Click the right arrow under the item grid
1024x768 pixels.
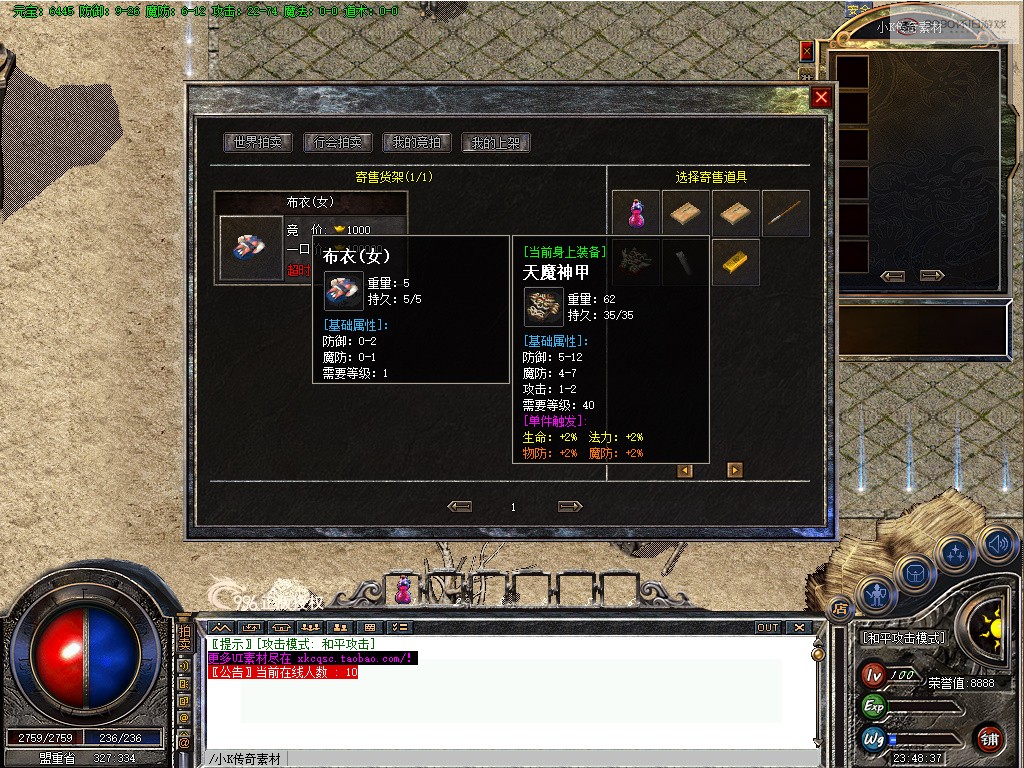tap(735, 470)
